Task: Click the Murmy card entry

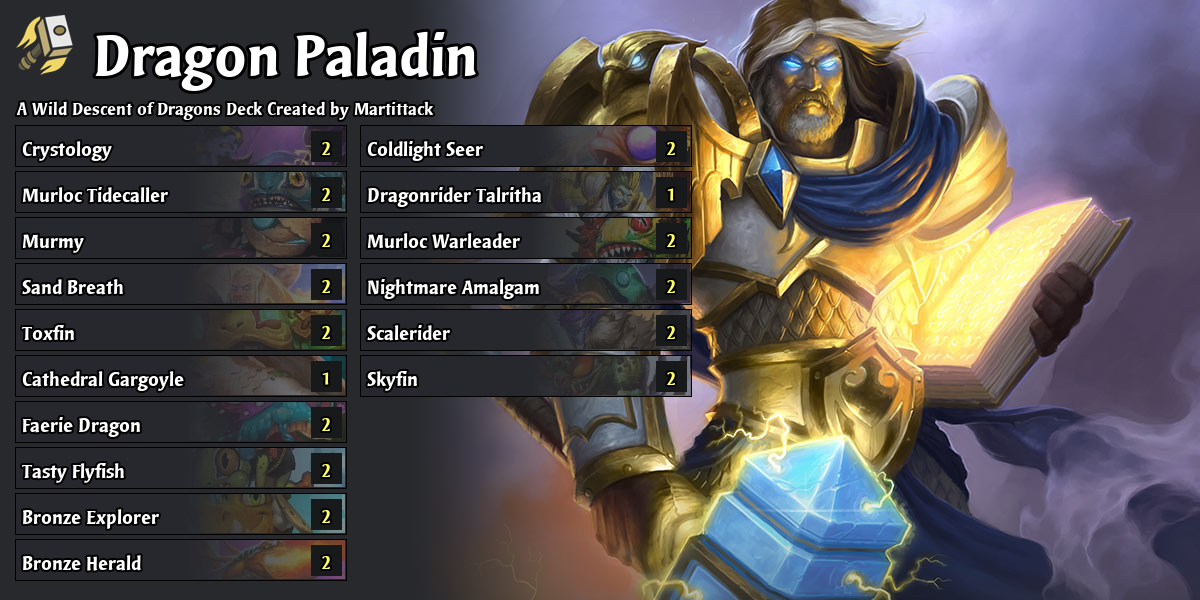Action: click(x=180, y=242)
